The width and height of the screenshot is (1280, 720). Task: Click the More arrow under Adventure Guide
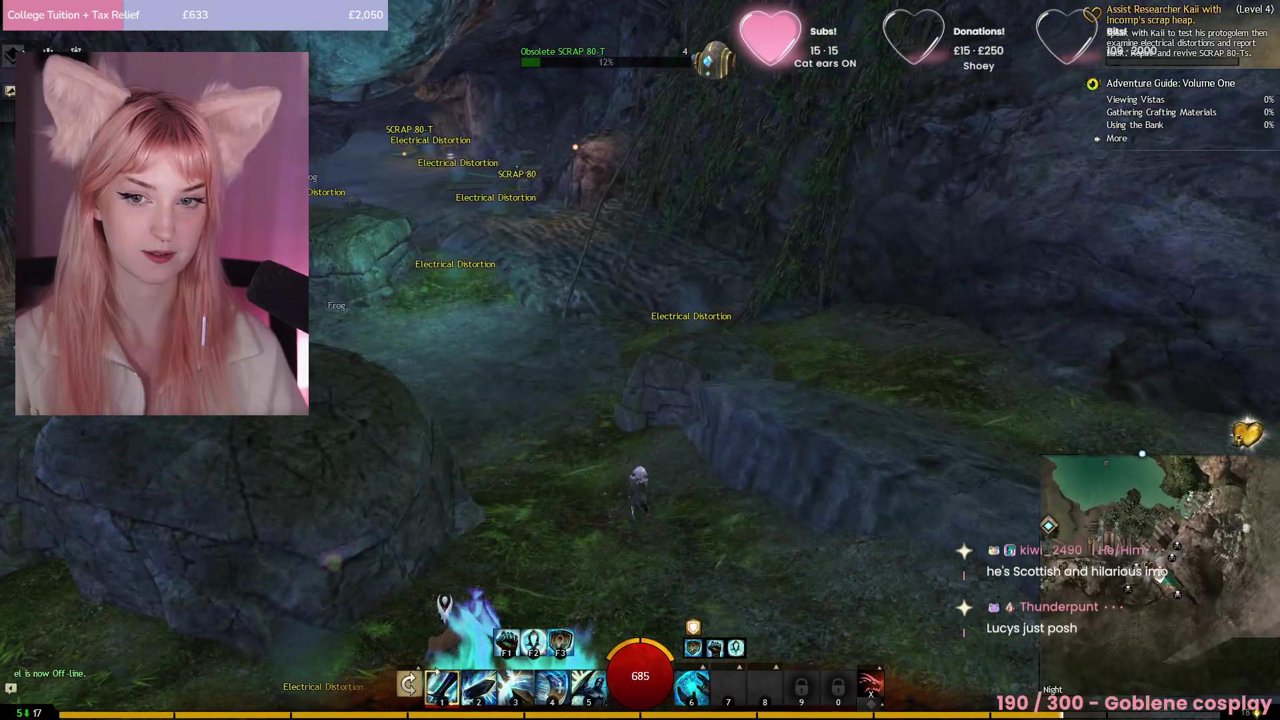(1114, 138)
